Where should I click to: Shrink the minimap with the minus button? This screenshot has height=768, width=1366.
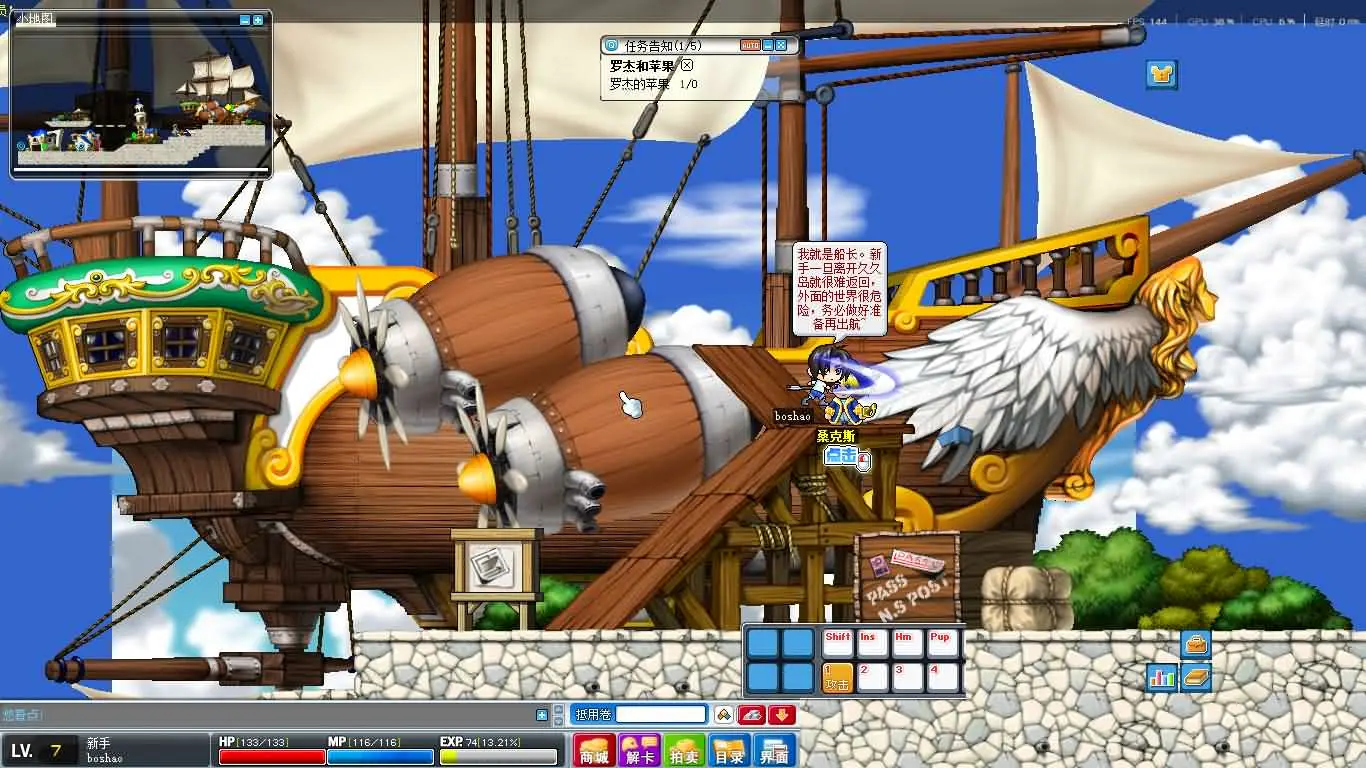point(245,20)
